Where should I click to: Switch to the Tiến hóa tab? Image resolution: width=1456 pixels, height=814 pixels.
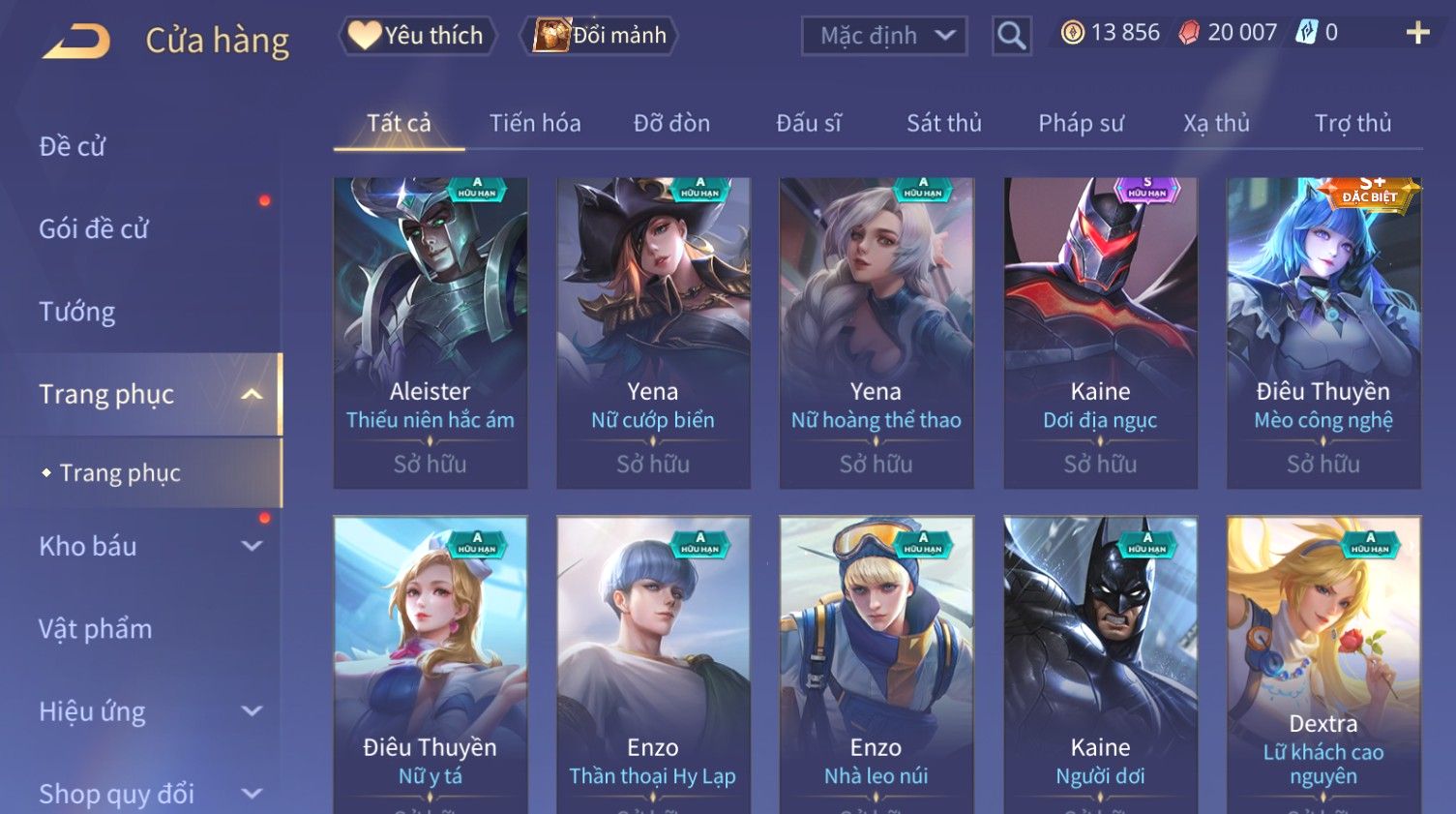coord(535,123)
